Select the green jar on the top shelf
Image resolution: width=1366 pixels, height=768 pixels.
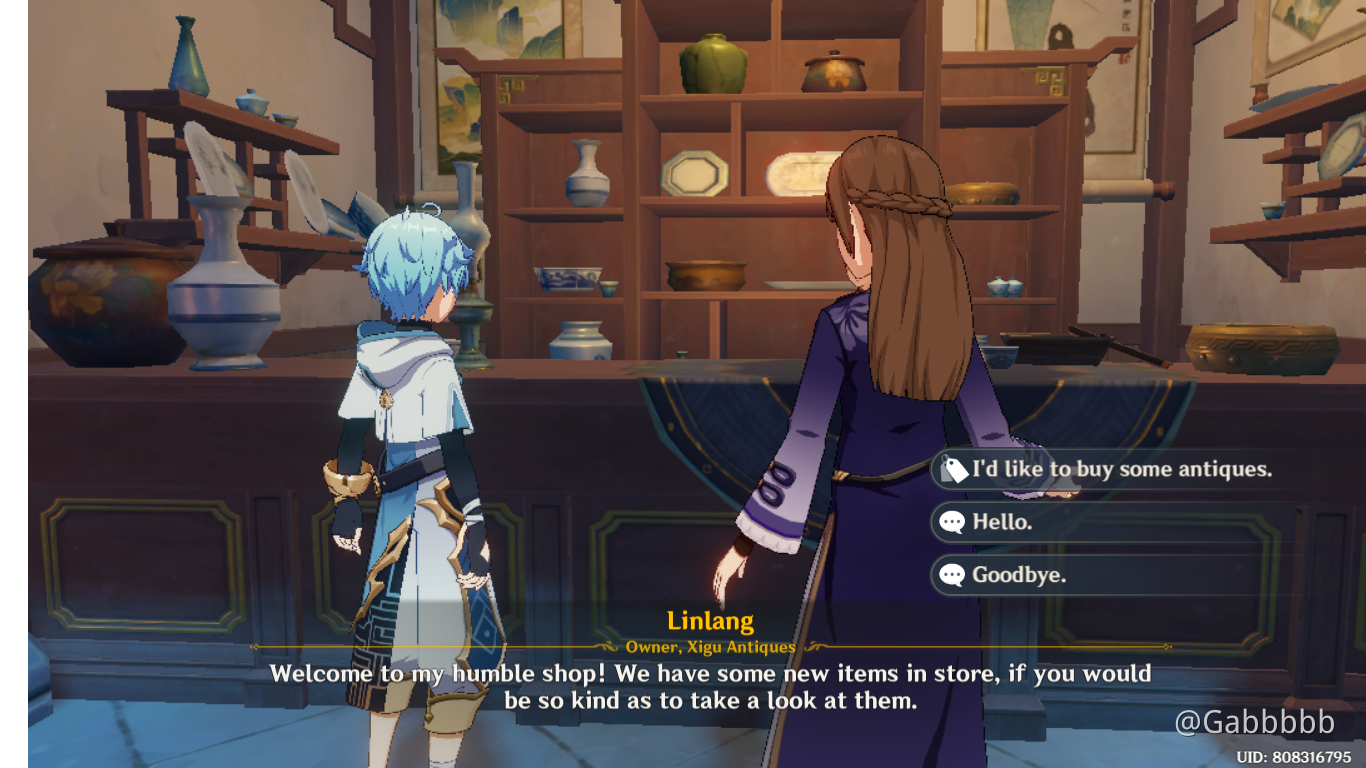coord(712,62)
